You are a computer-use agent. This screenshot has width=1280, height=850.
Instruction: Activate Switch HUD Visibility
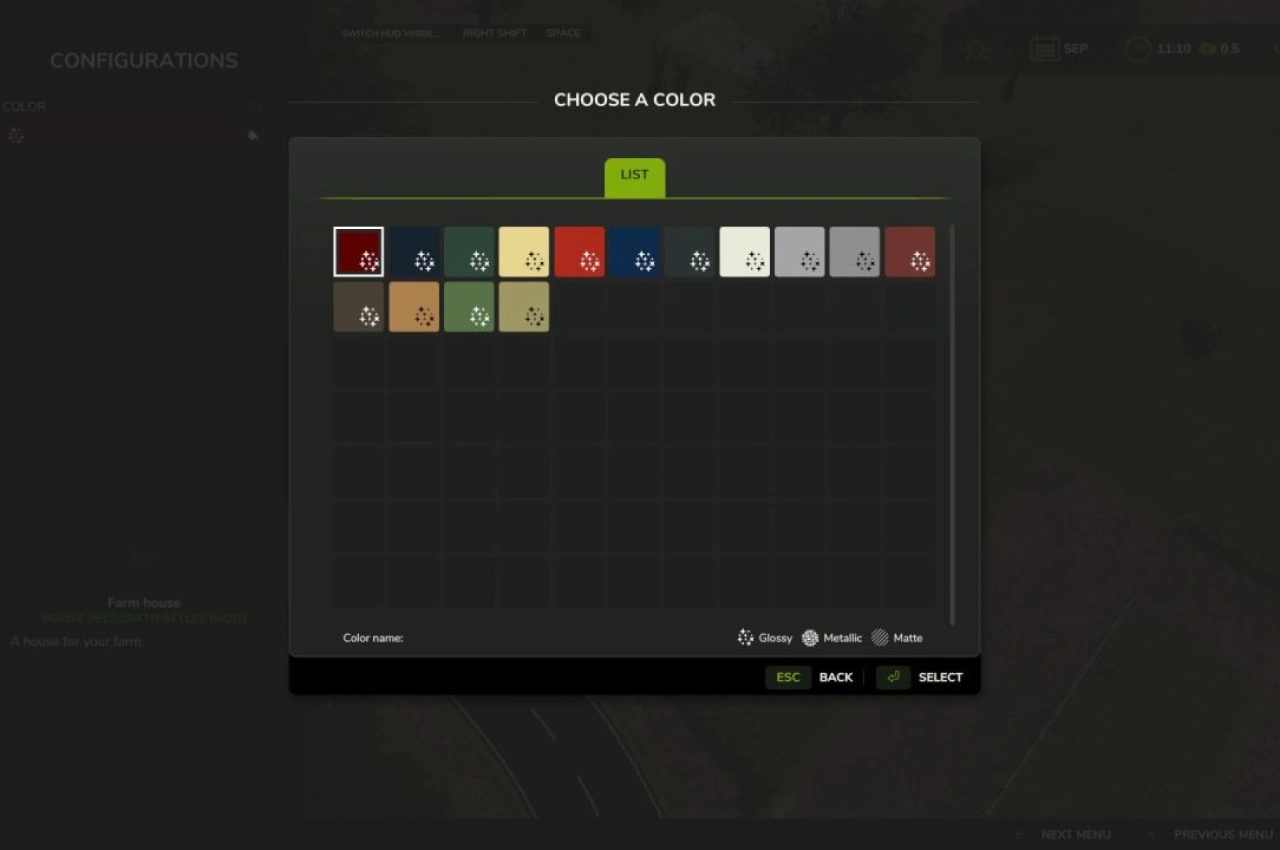click(x=390, y=32)
